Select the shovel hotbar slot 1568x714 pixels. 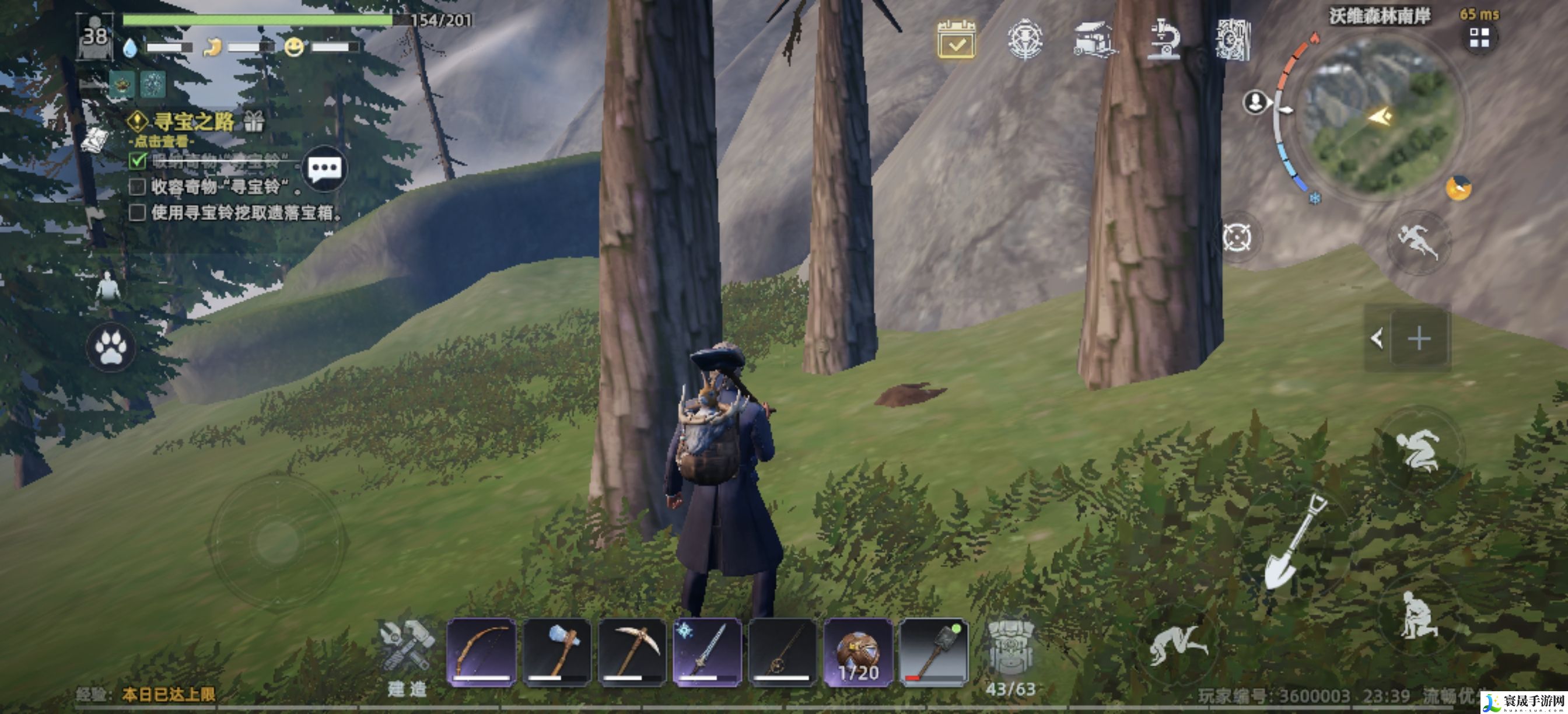934,652
